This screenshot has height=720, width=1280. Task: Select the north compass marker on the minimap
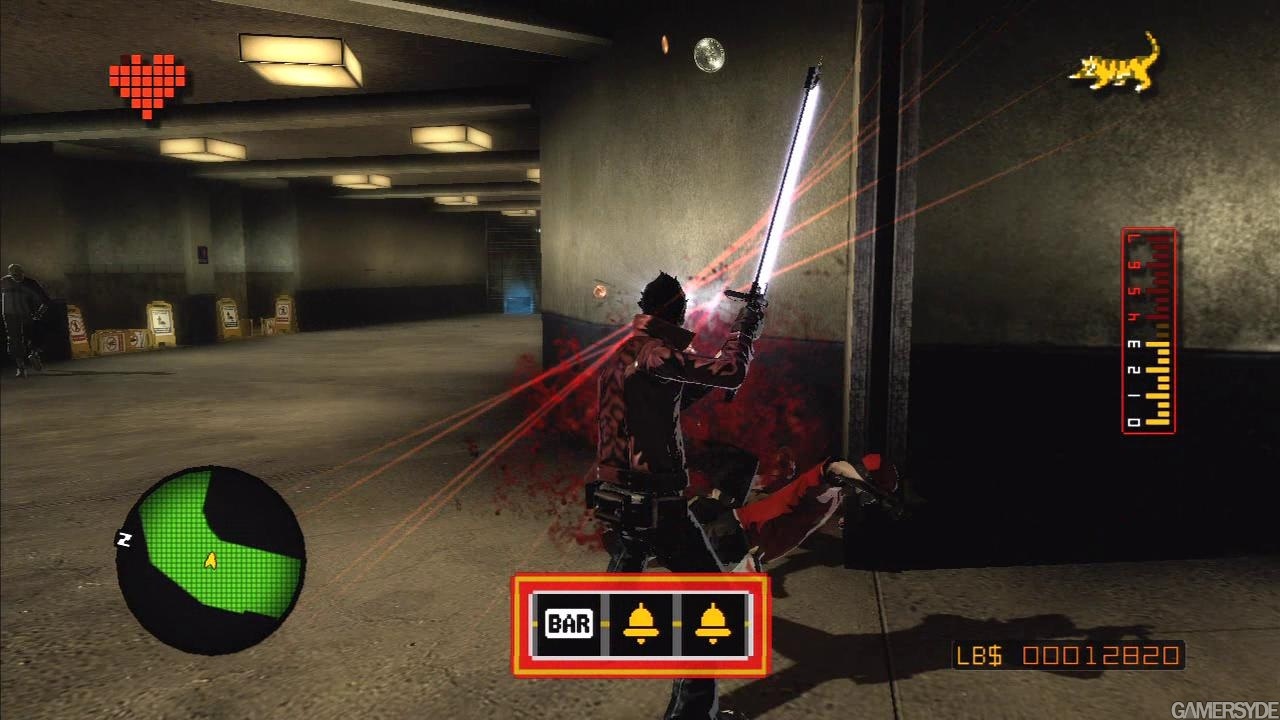tap(125, 539)
